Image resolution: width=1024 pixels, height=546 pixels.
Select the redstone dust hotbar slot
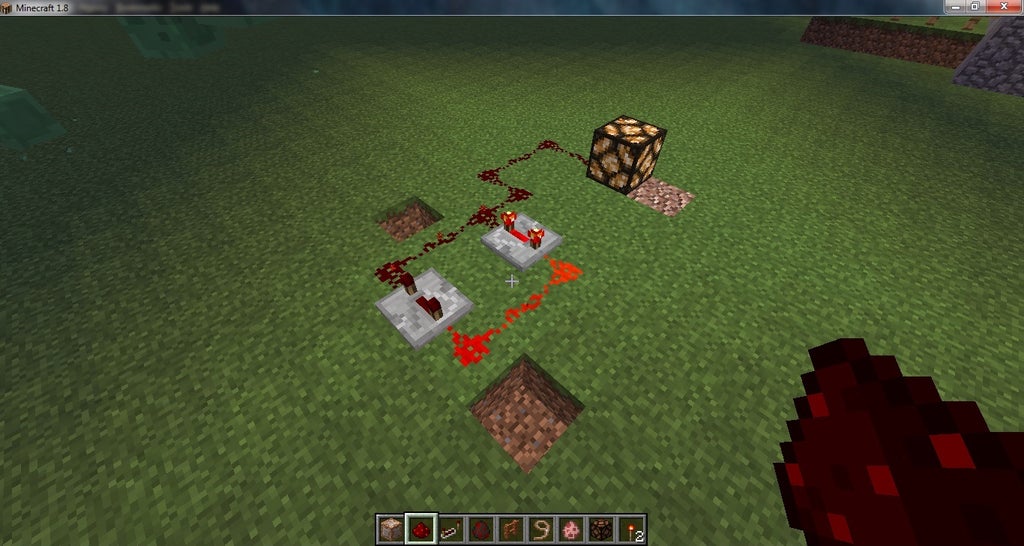[422, 529]
